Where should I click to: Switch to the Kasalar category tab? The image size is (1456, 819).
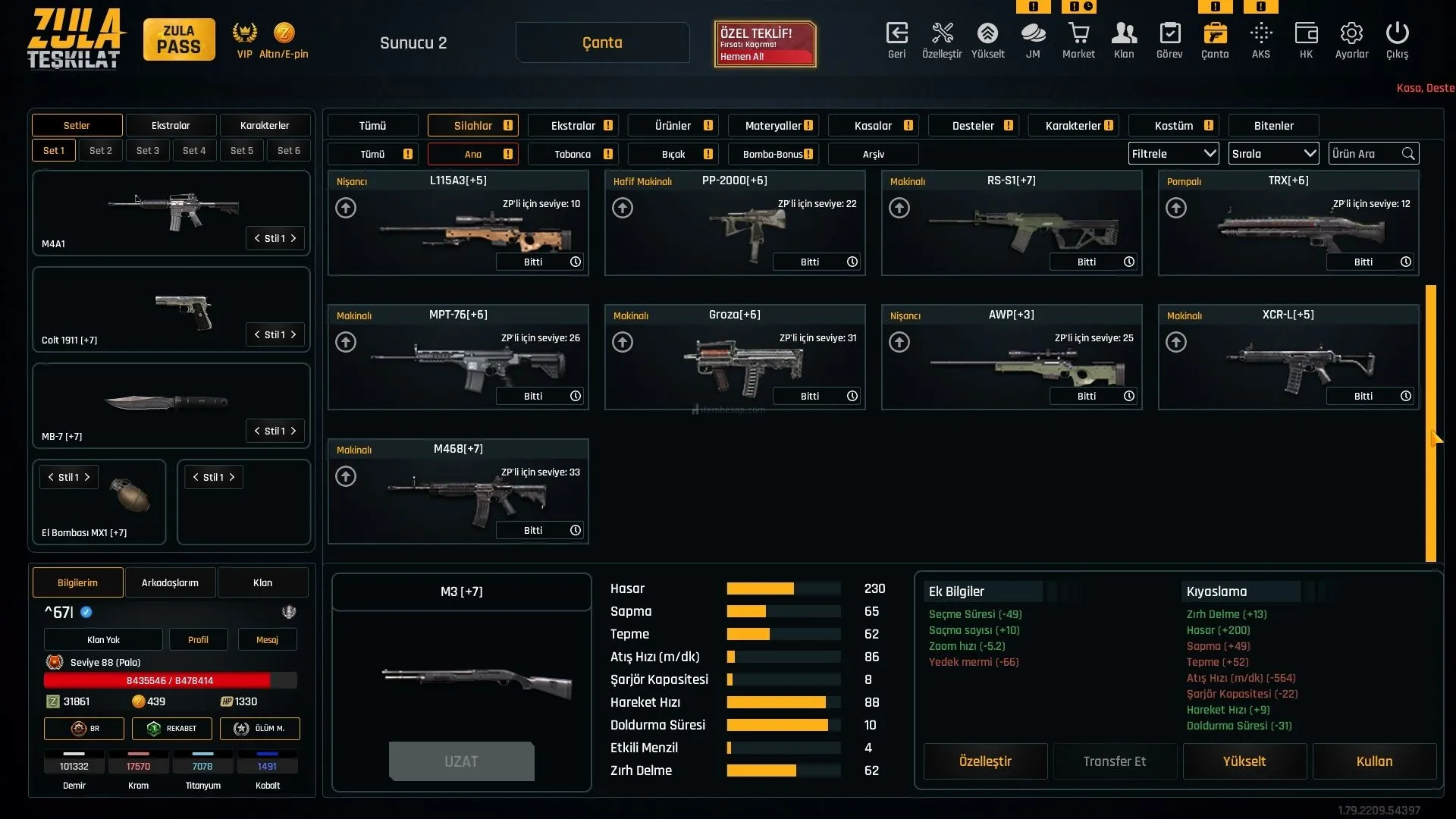[874, 126]
